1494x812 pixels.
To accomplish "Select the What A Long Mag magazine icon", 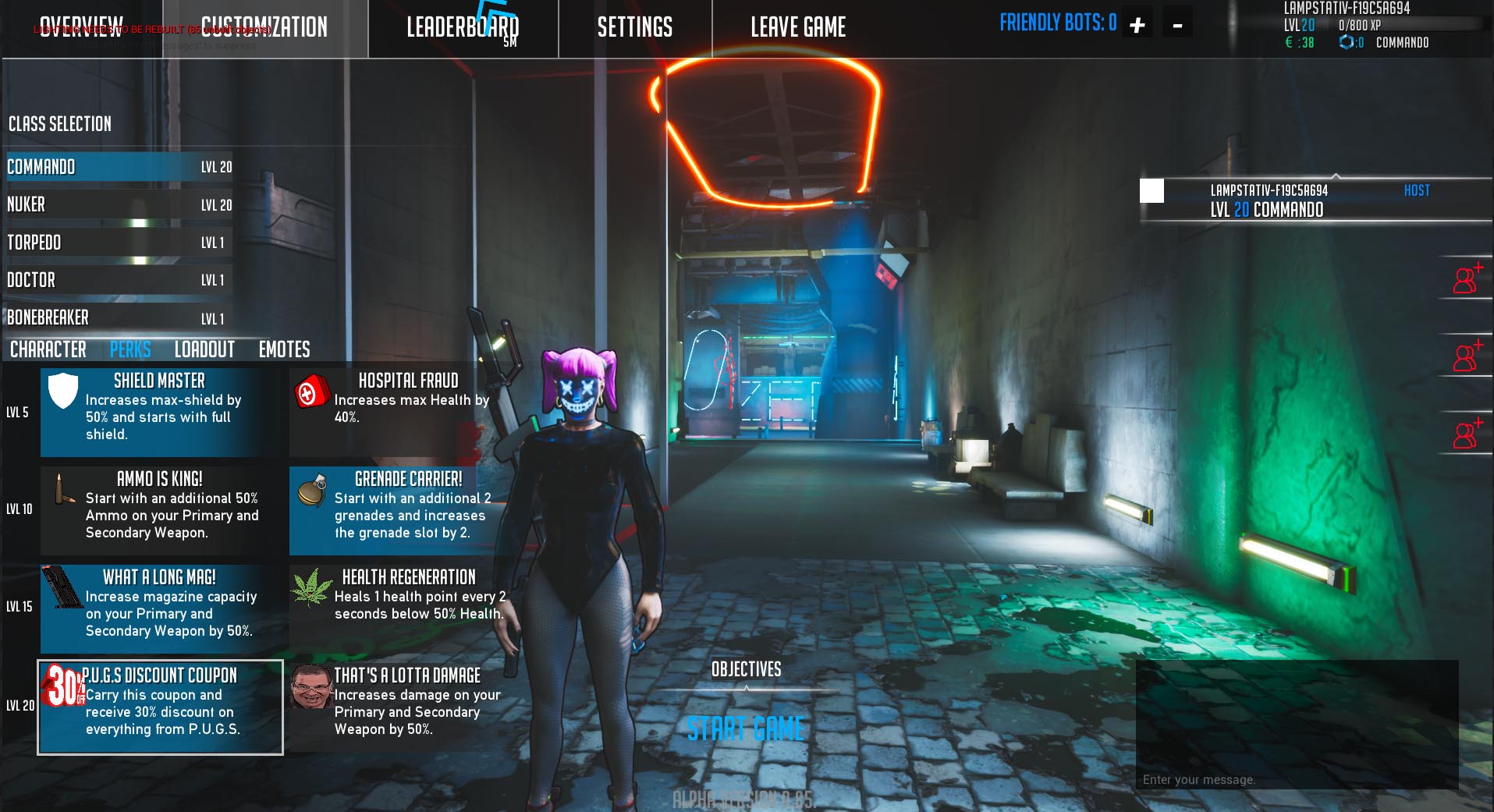I will (61, 587).
